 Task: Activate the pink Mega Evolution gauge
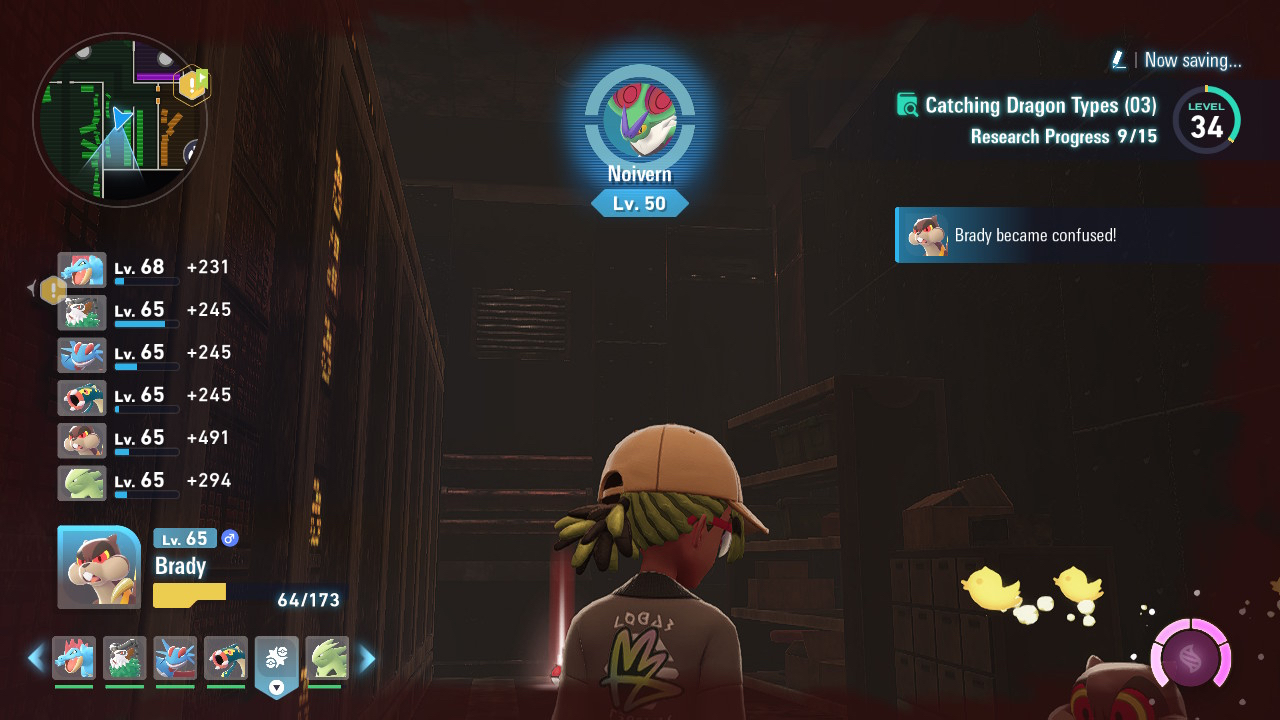coord(1190,659)
